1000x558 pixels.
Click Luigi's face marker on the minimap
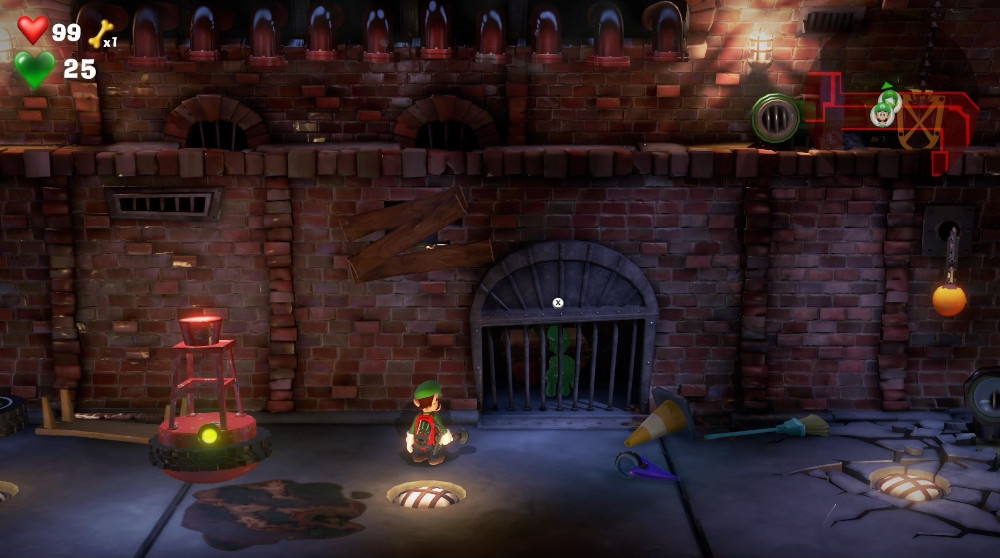(882, 115)
